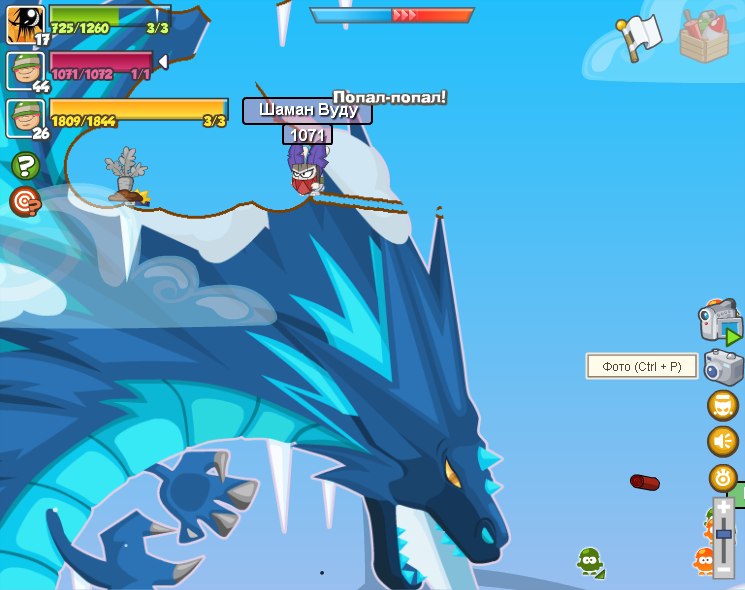
Task: Select the level 17 black-haired player portrait
Action: (x=23, y=24)
